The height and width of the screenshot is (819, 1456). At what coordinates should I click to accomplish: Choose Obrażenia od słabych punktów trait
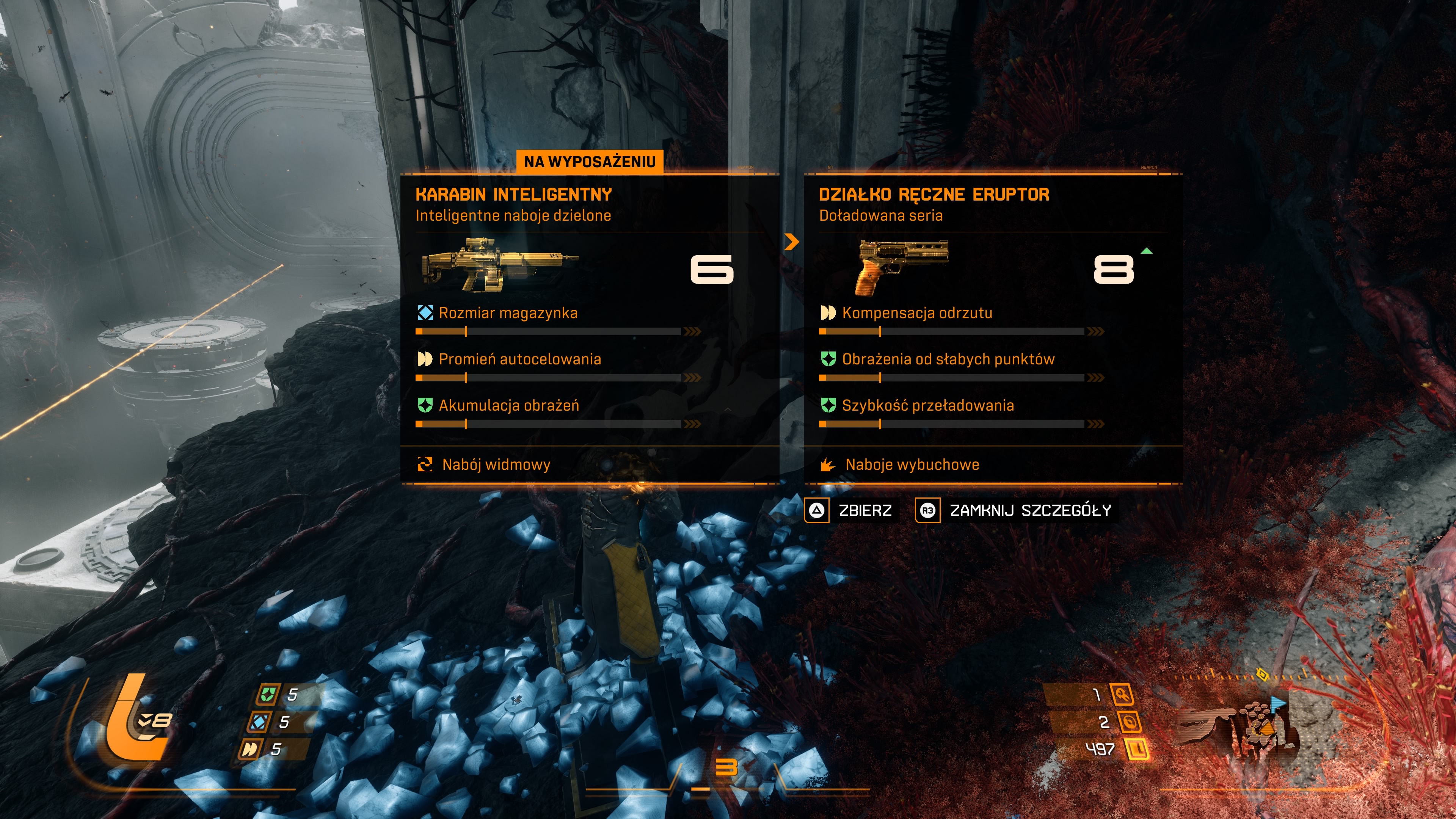point(947,359)
